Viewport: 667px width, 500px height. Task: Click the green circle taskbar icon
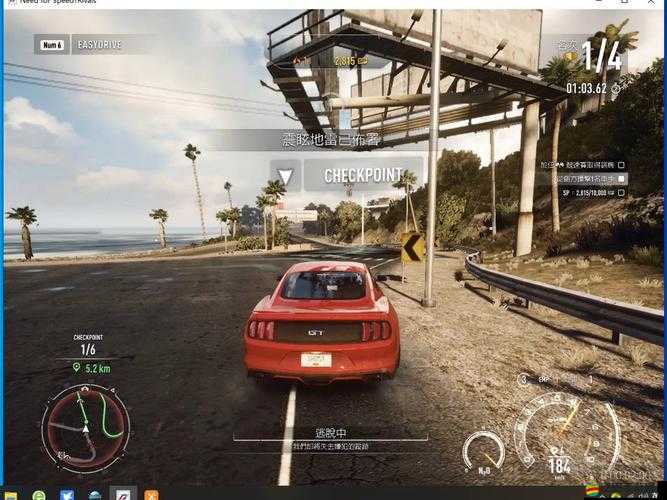point(39,495)
